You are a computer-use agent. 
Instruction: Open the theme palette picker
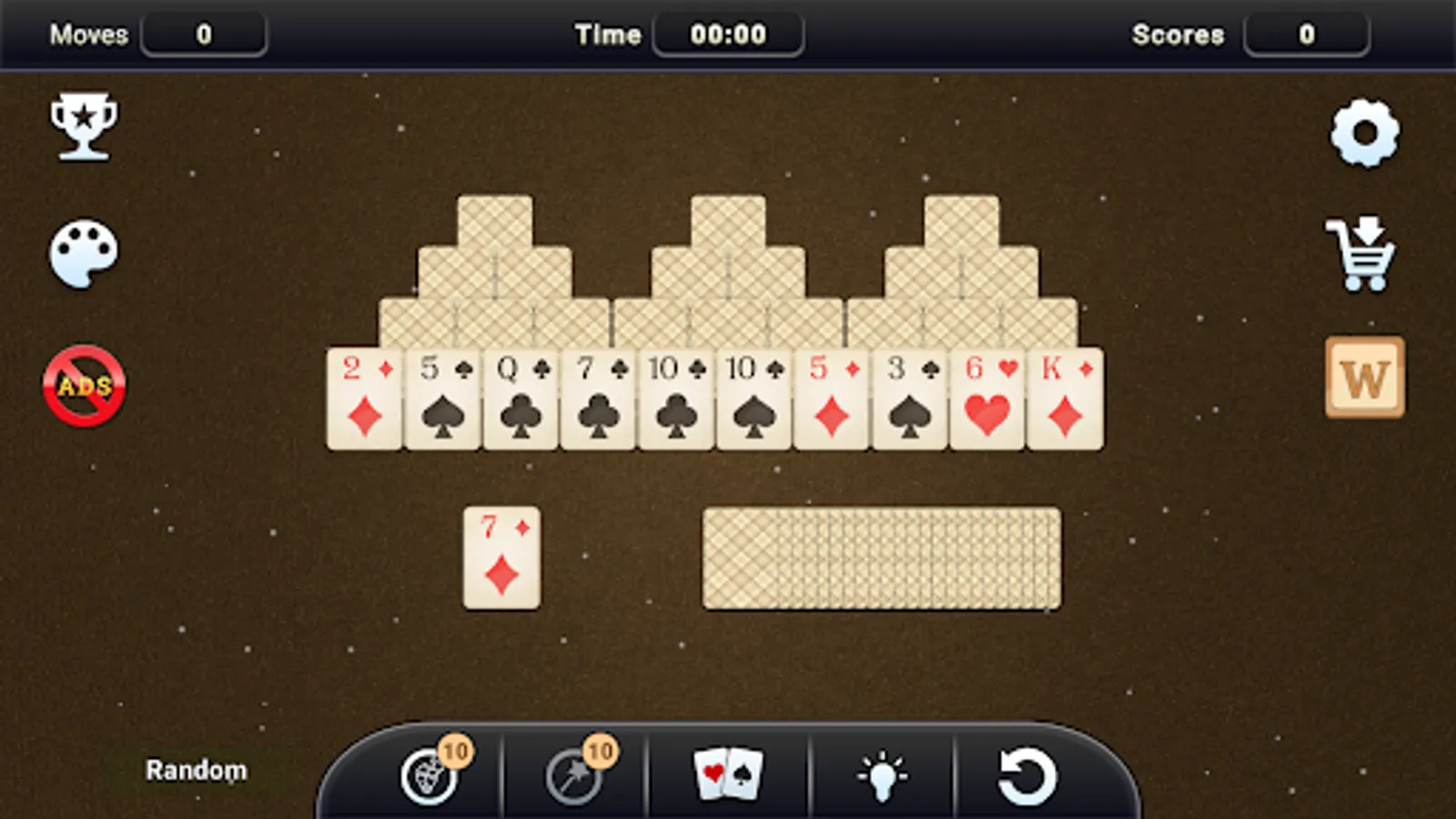click(x=82, y=255)
